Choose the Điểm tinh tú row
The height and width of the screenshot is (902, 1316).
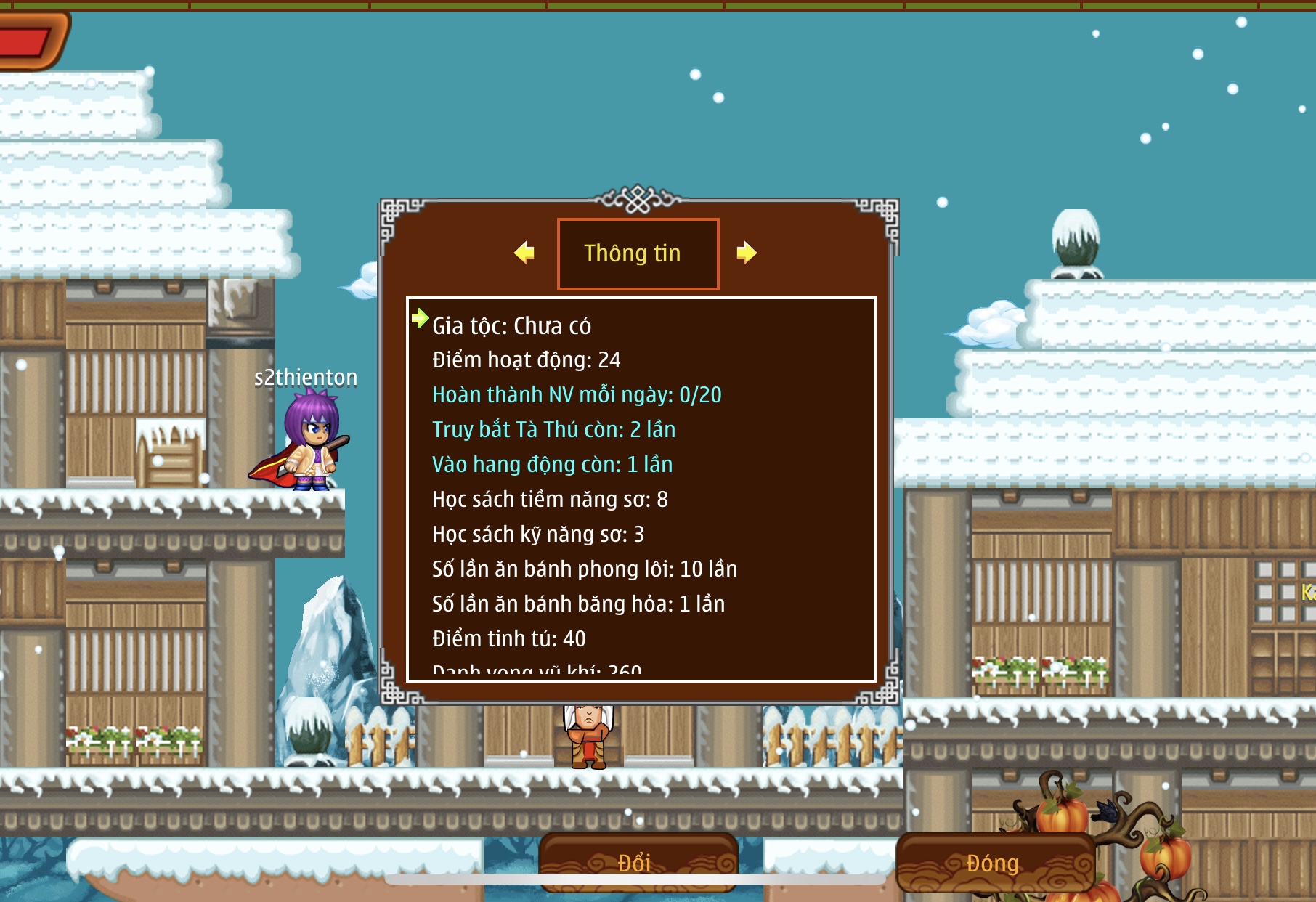pyautogui.click(x=508, y=639)
